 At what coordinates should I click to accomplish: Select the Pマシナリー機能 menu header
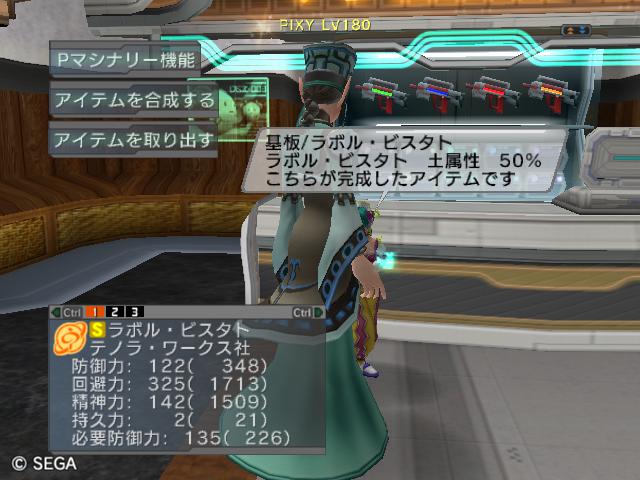125,58
